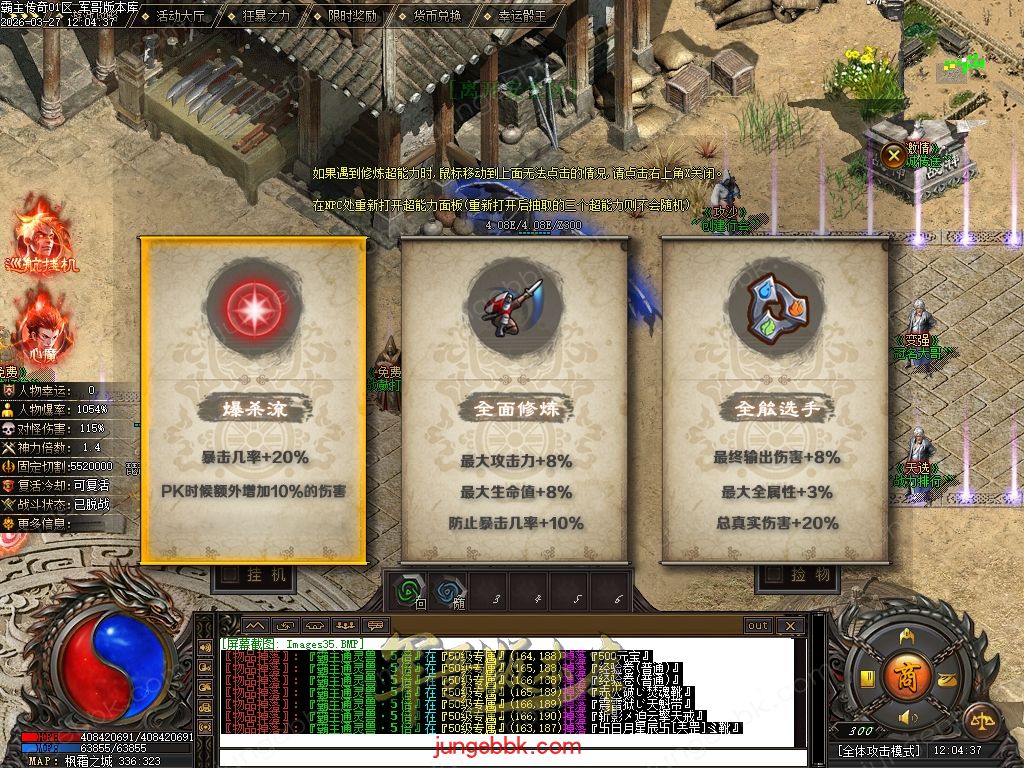
Task: Click the chat window 'out' button
Action: [758, 626]
